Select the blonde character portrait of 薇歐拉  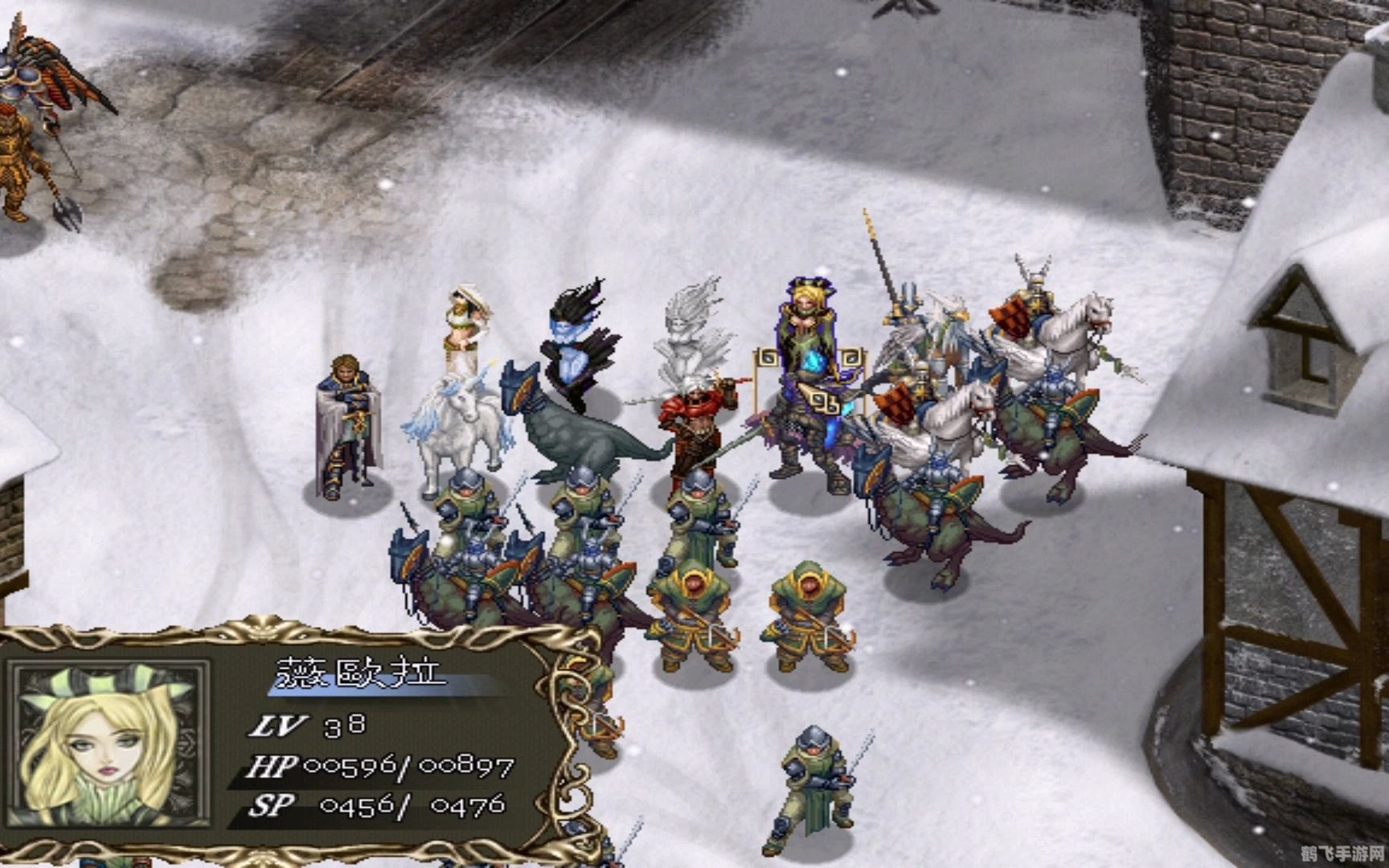[x=109, y=743]
